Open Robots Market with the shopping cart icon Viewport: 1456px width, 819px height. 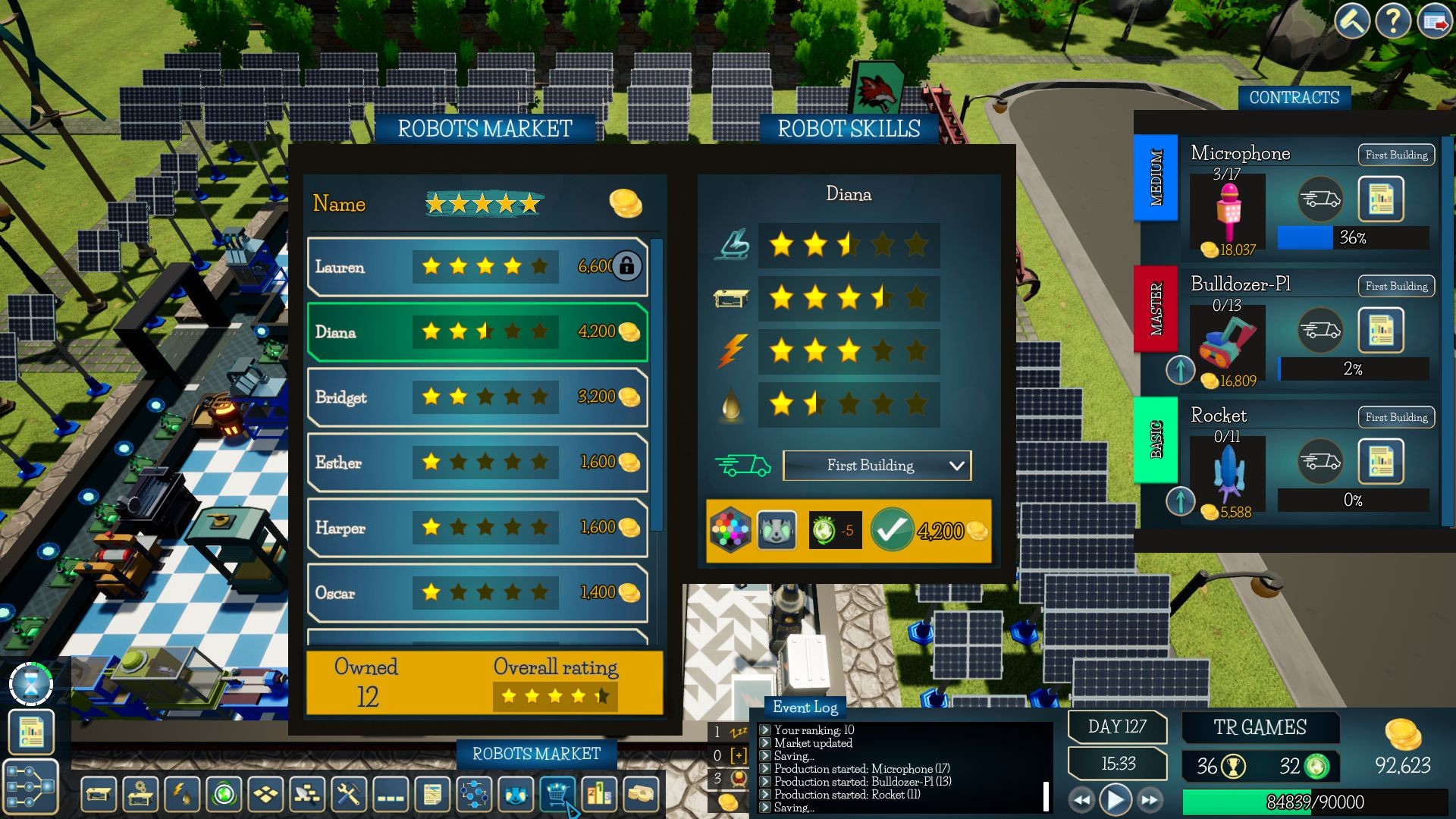coord(557,795)
